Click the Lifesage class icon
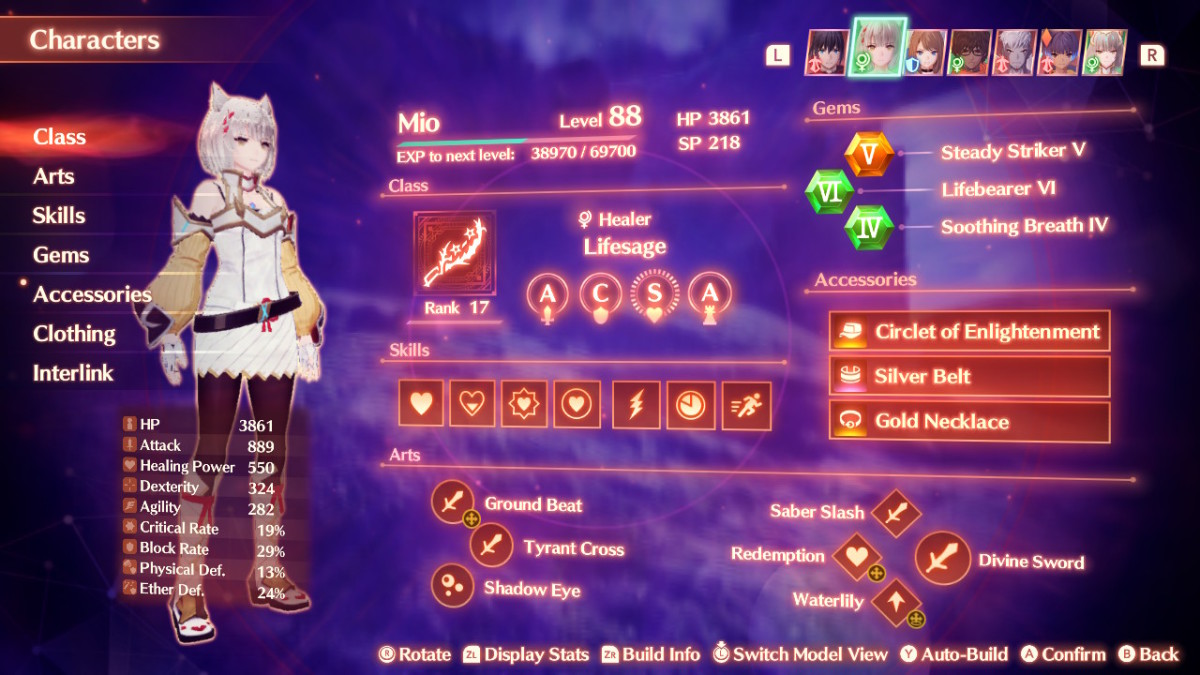Screen dimensions: 1200x675 pyautogui.click(x=454, y=253)
